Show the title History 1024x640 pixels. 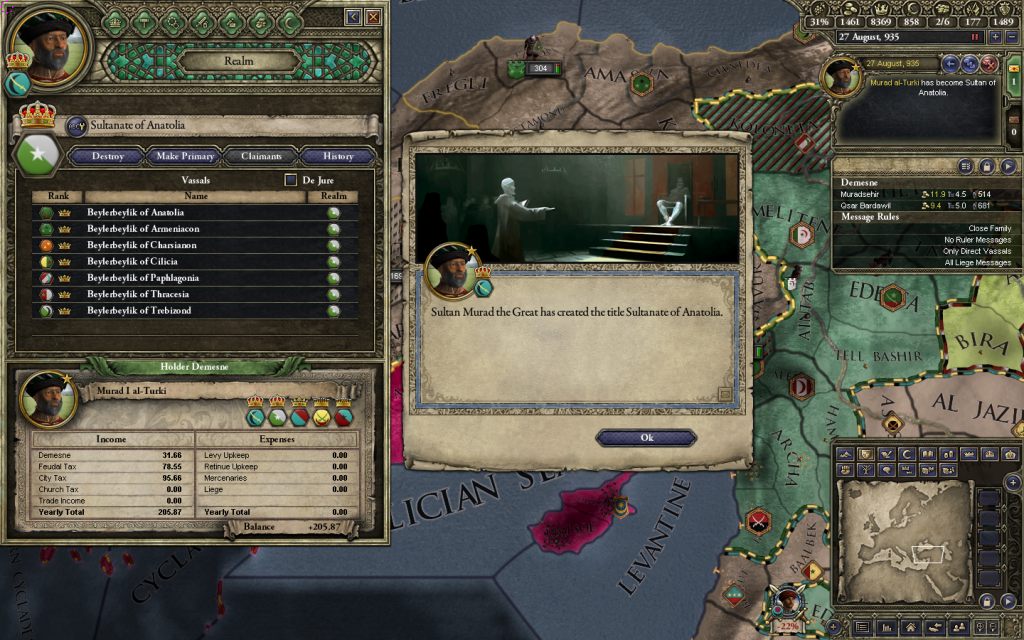(x=338, y=156)
